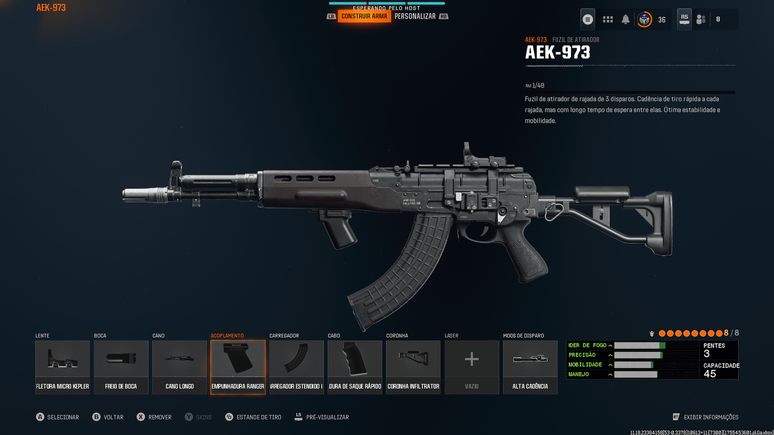The width and height of the screenshot is (774, 435).
Task: Open the friends list icon
Action: pos(701,19)
